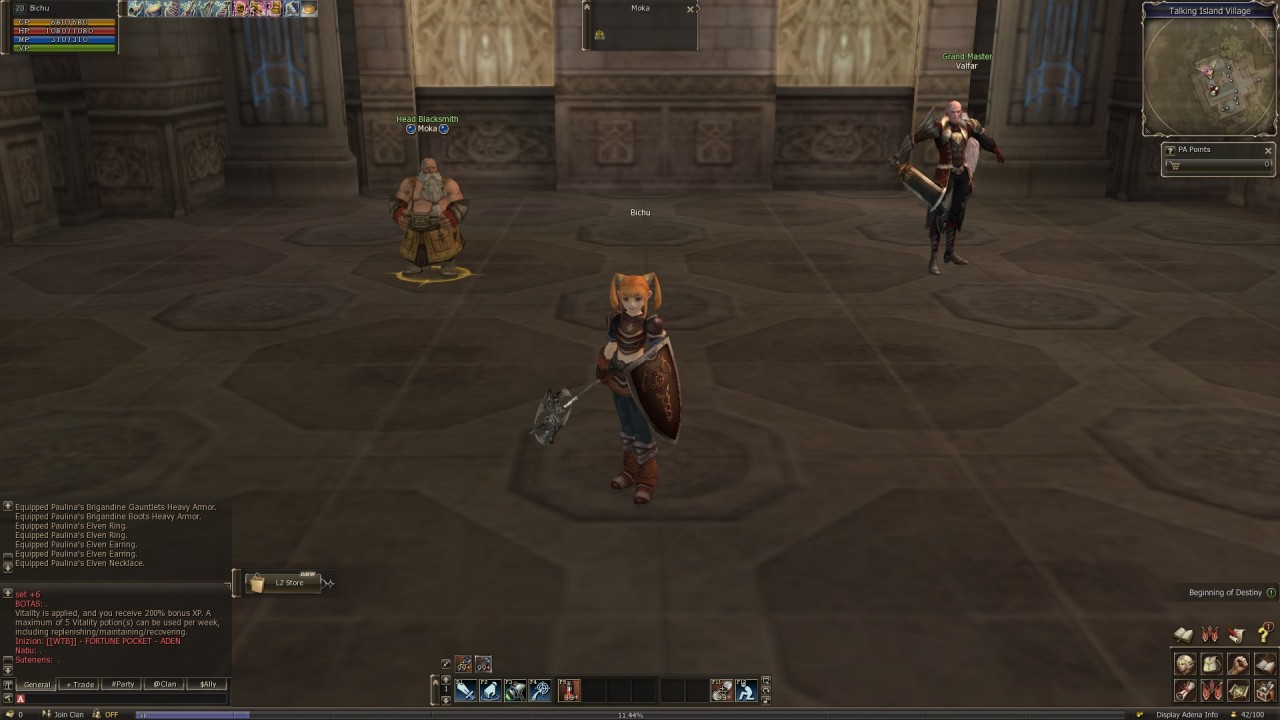Screen dimensions: 1280x720
Task: Close the Moka target window
Action: click(x=690, y=9)
